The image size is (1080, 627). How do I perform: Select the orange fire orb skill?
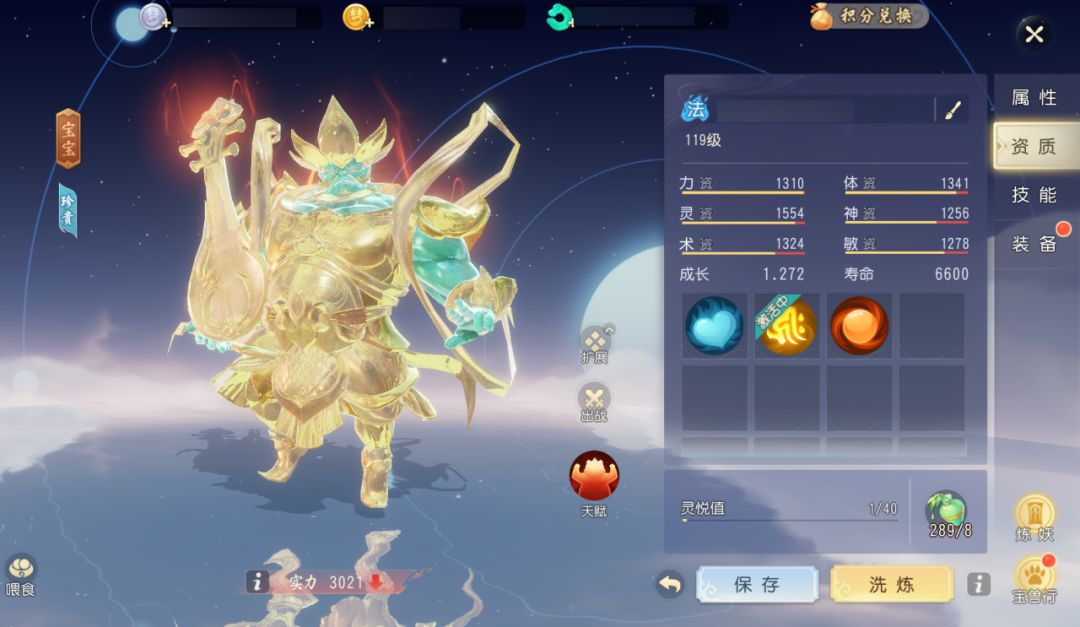tap(859, 326)
